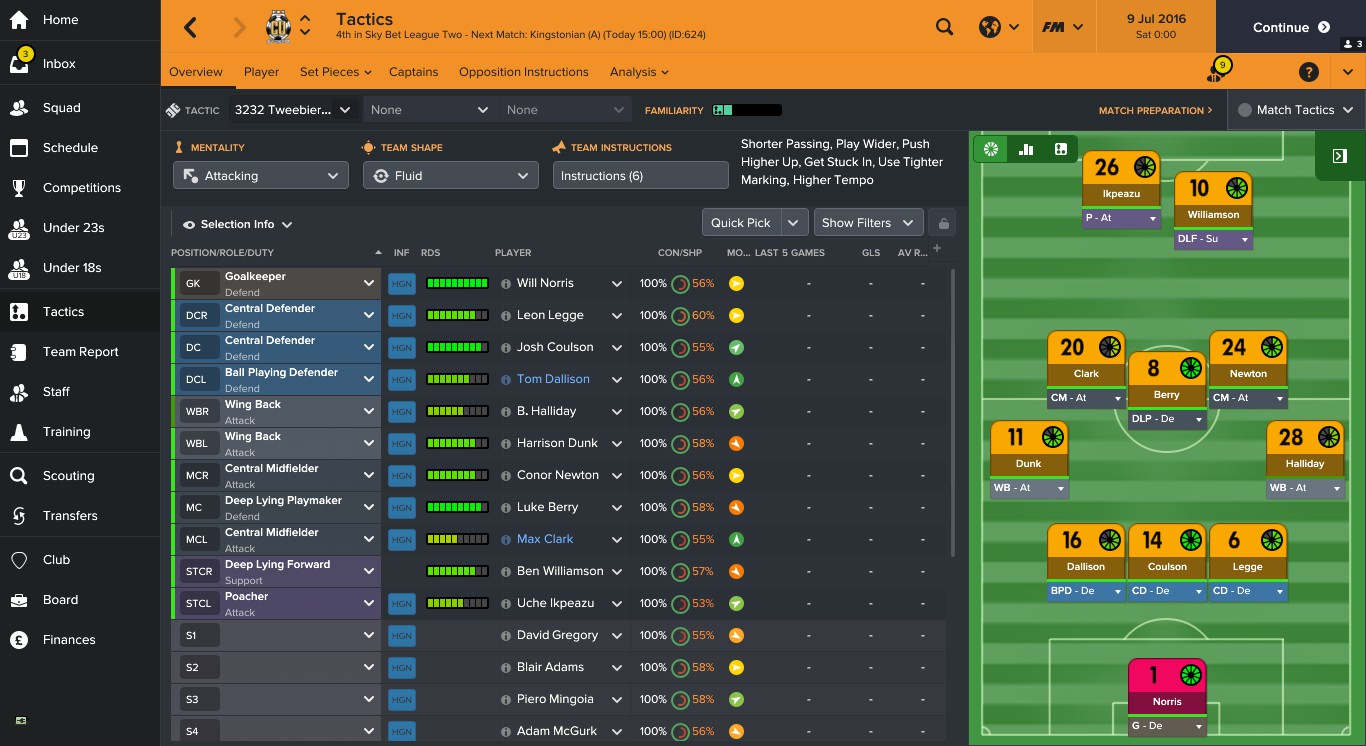Click the Familiarity progress bar

click(x=745, y=109)
